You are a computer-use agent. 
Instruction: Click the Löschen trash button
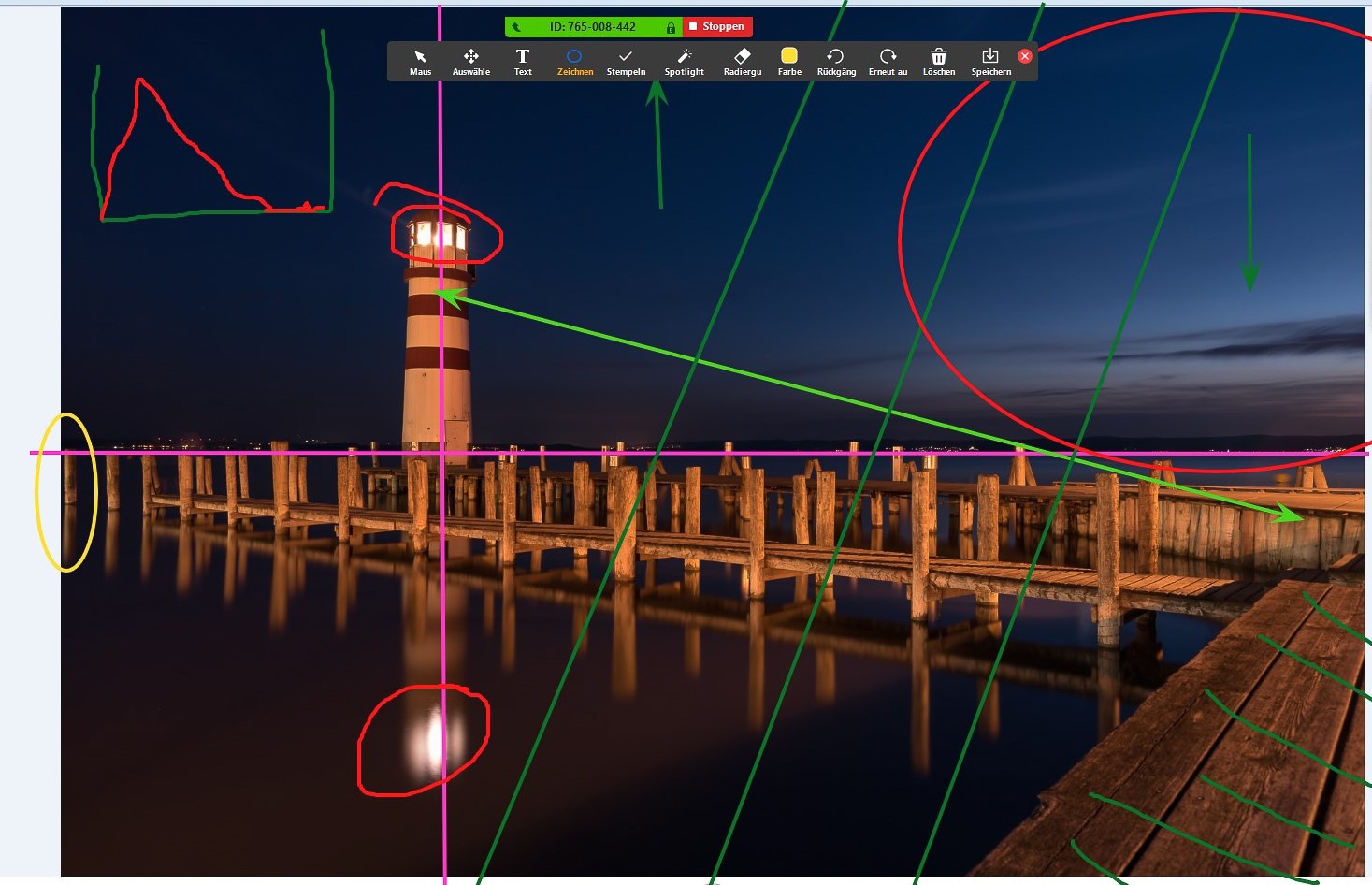pos(939,61)
